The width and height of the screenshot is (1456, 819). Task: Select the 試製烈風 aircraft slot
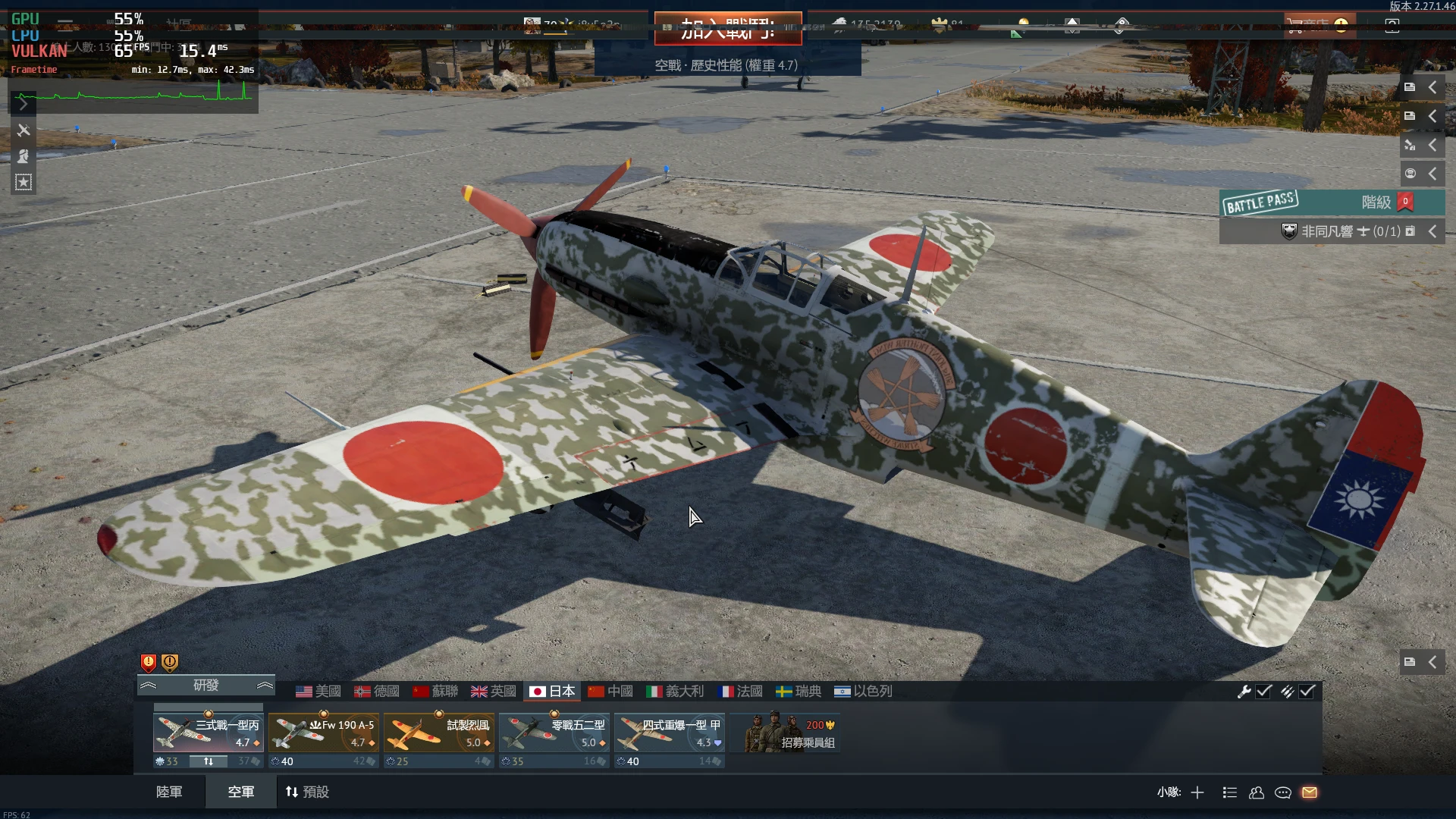point(438,734)
